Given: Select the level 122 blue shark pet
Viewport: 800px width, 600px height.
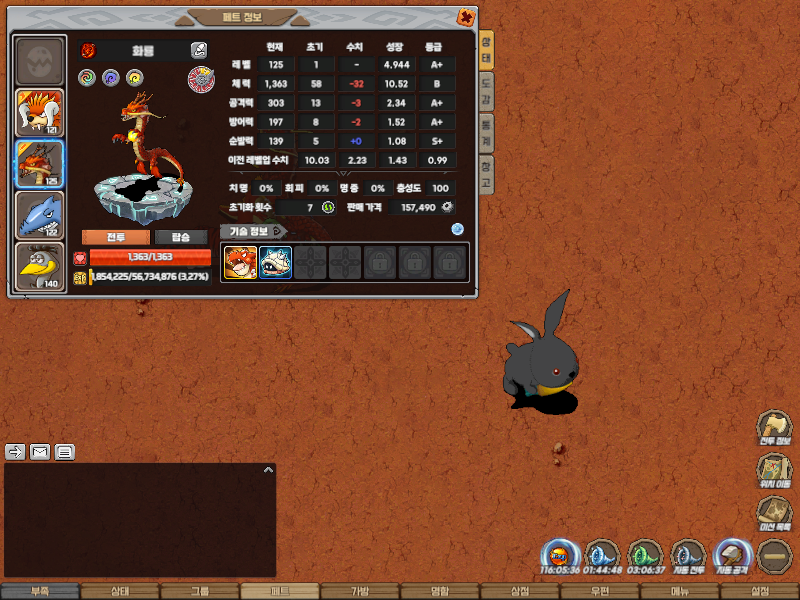Looking at the screenshot, I should (40, 215).
